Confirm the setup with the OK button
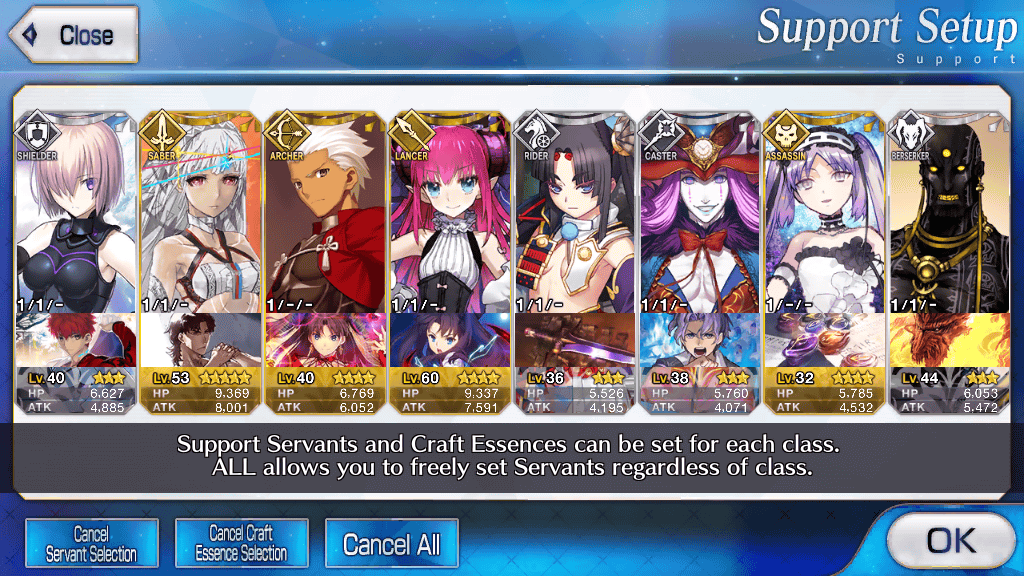The height and width of the screenshot is (576, 1024). coord(950,541)
